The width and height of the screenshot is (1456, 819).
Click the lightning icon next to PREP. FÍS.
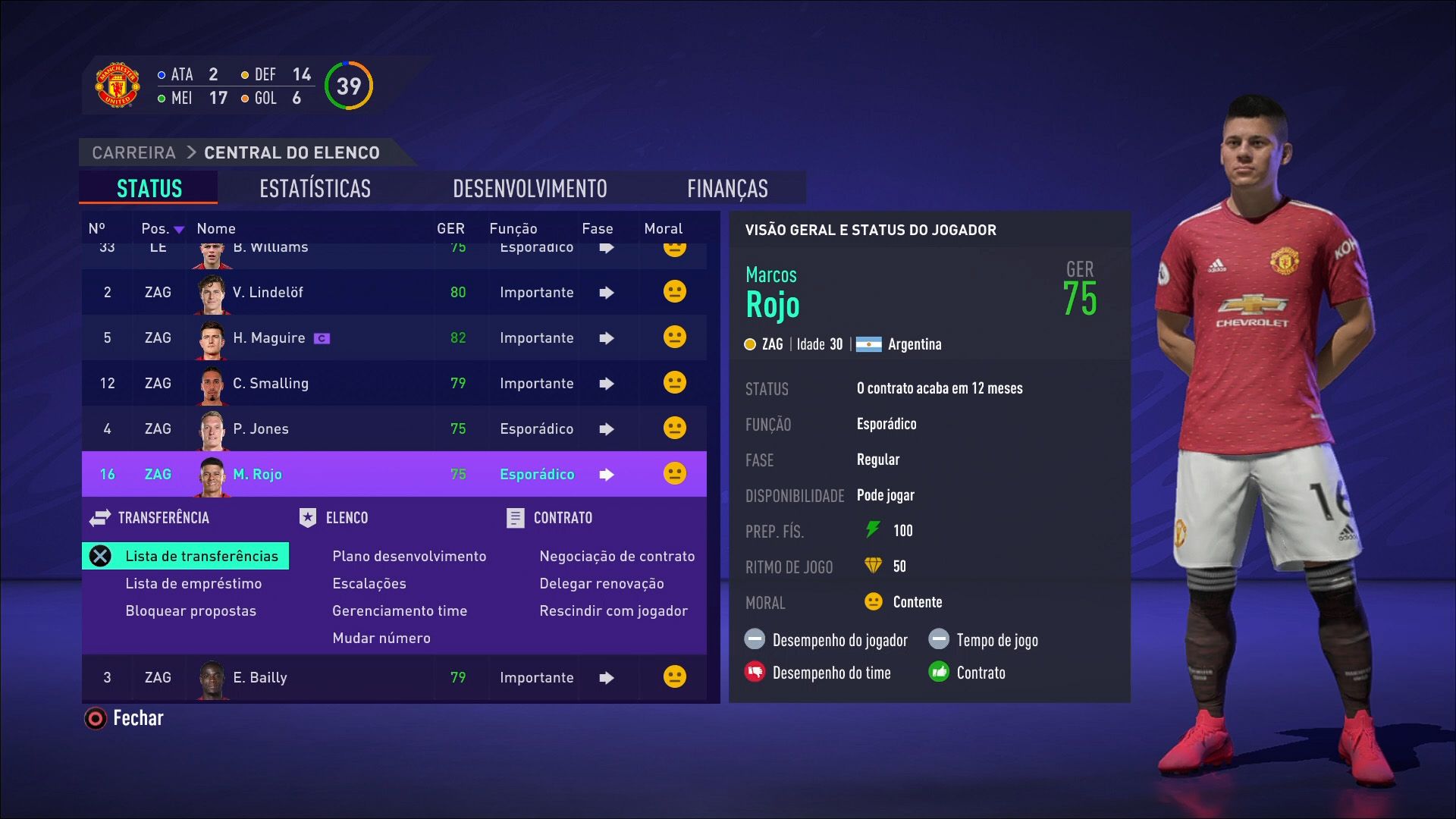click(871, 531)
